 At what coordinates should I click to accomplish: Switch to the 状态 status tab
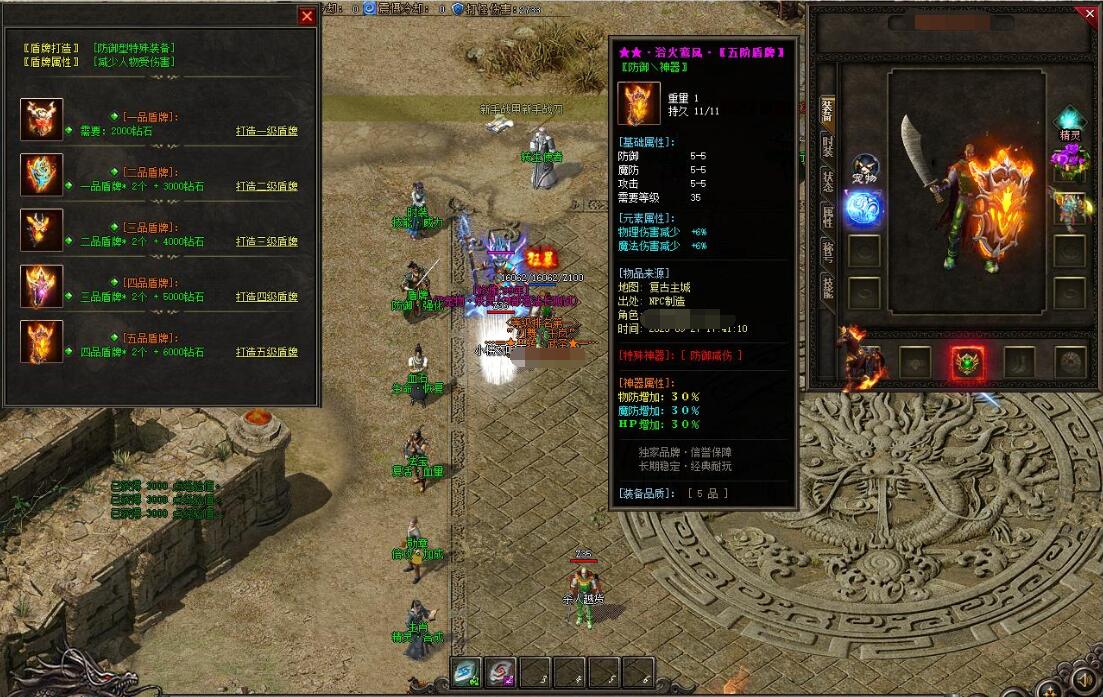(x=827, y=181)
